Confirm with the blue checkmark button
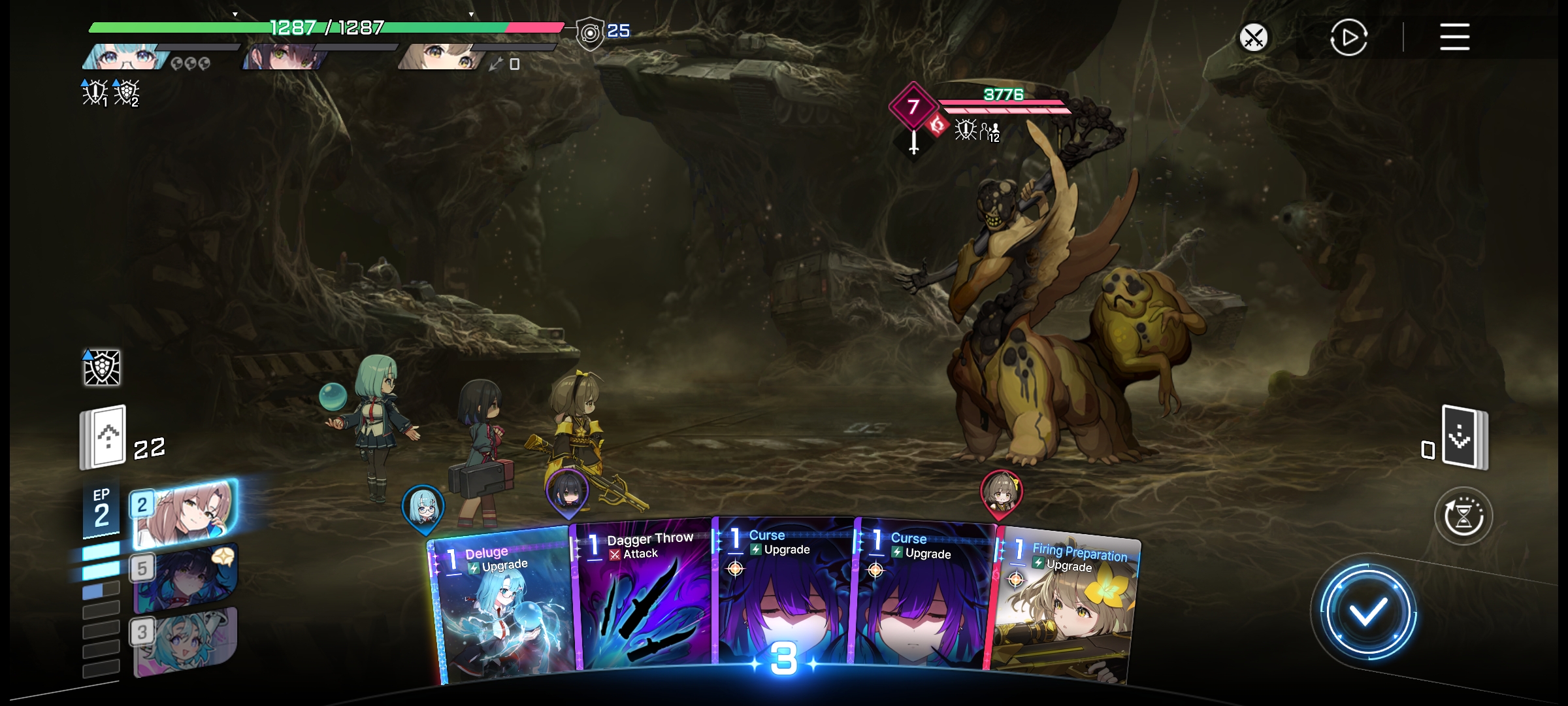This screenshot has height=706, width=1568. (x=1367, y=613)
